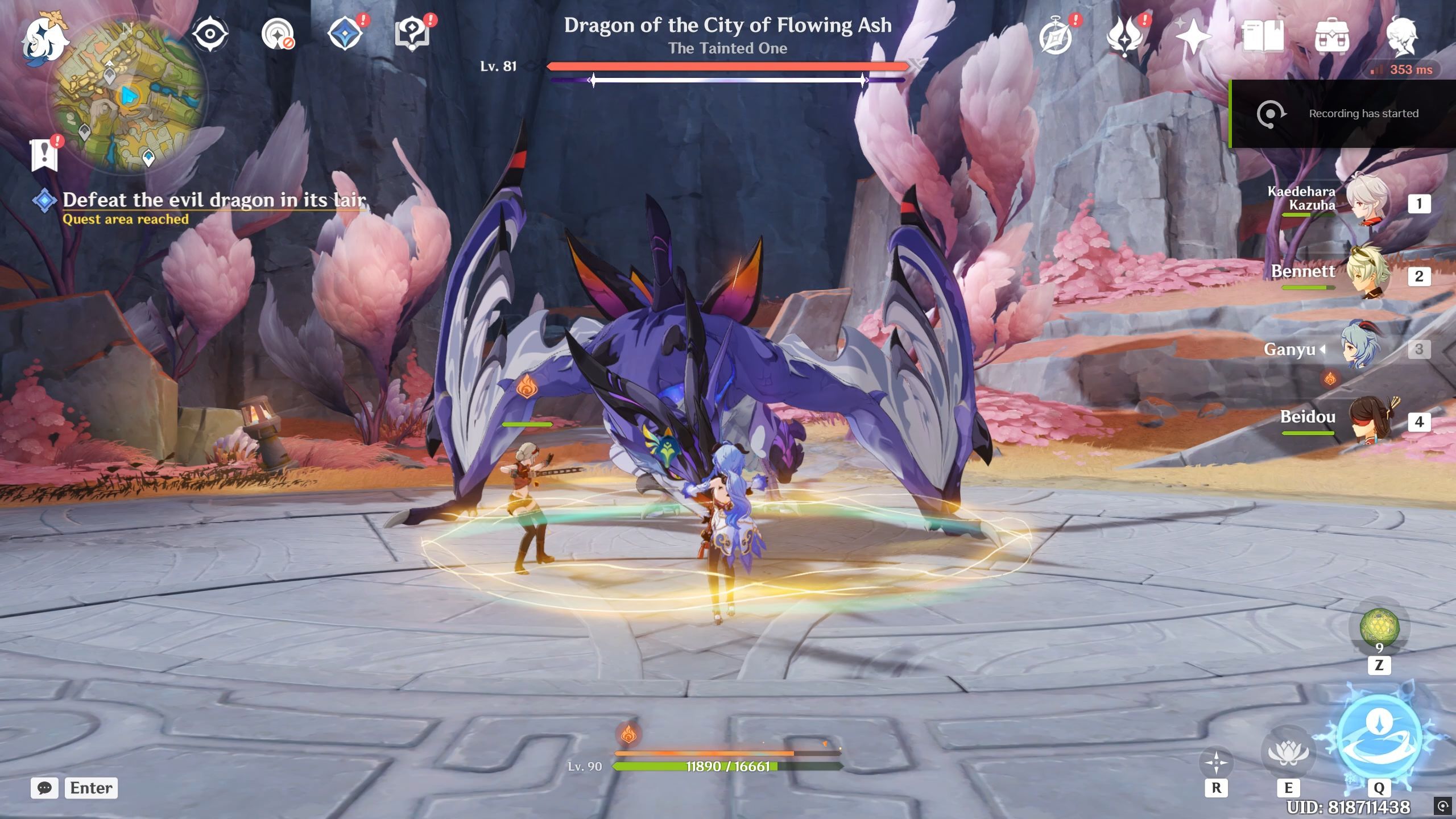
Task: Use the green orb gadget
Action: [1379, 627]
